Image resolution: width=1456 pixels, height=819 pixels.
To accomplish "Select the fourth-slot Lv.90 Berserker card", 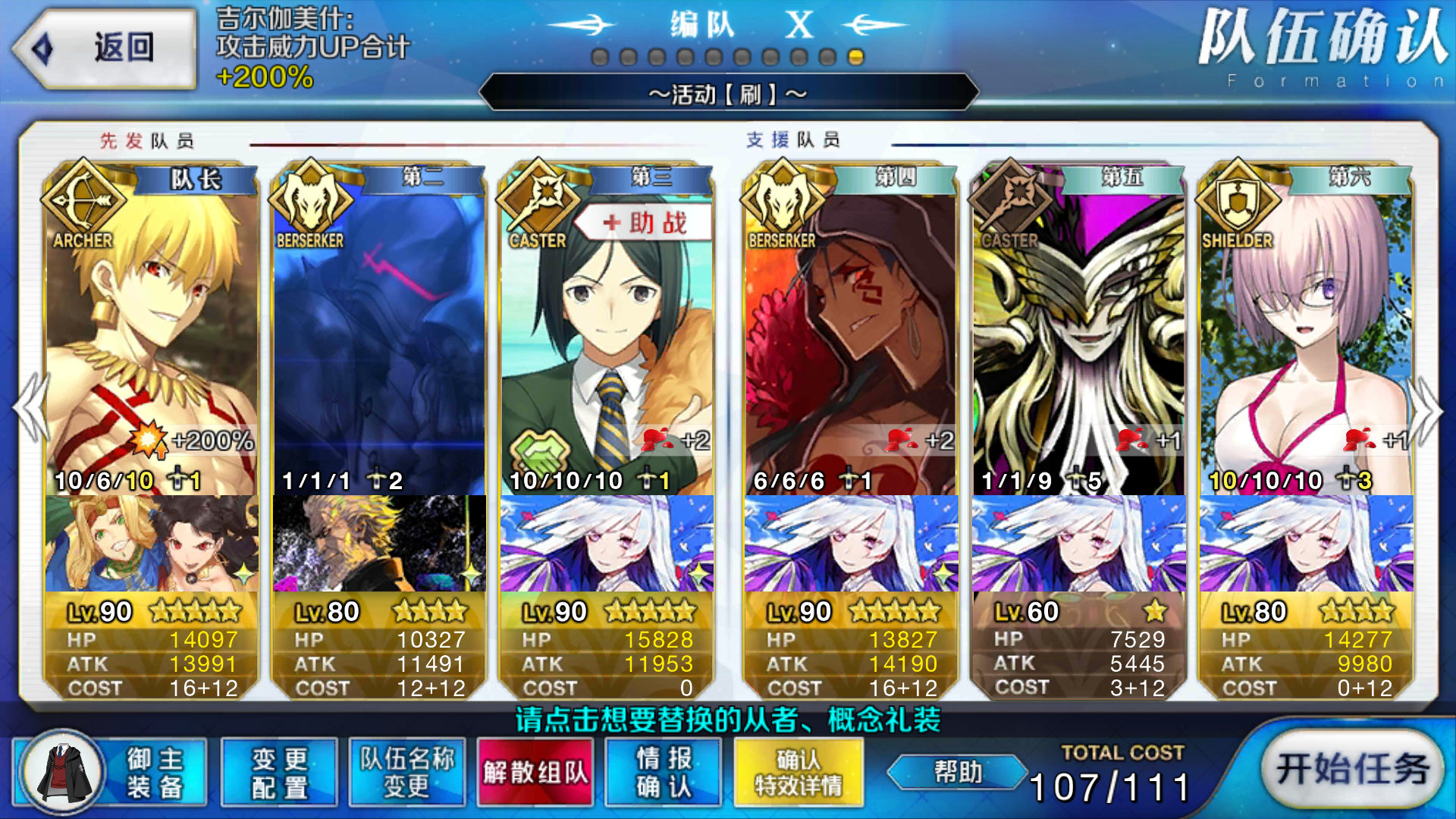I will point(851,341).
